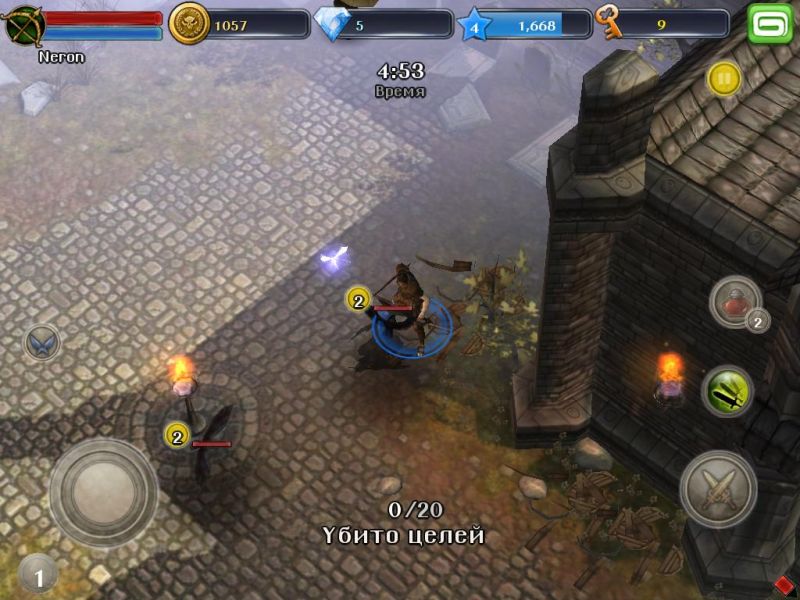Open the Gameloft logo menu

pos(770,23)
